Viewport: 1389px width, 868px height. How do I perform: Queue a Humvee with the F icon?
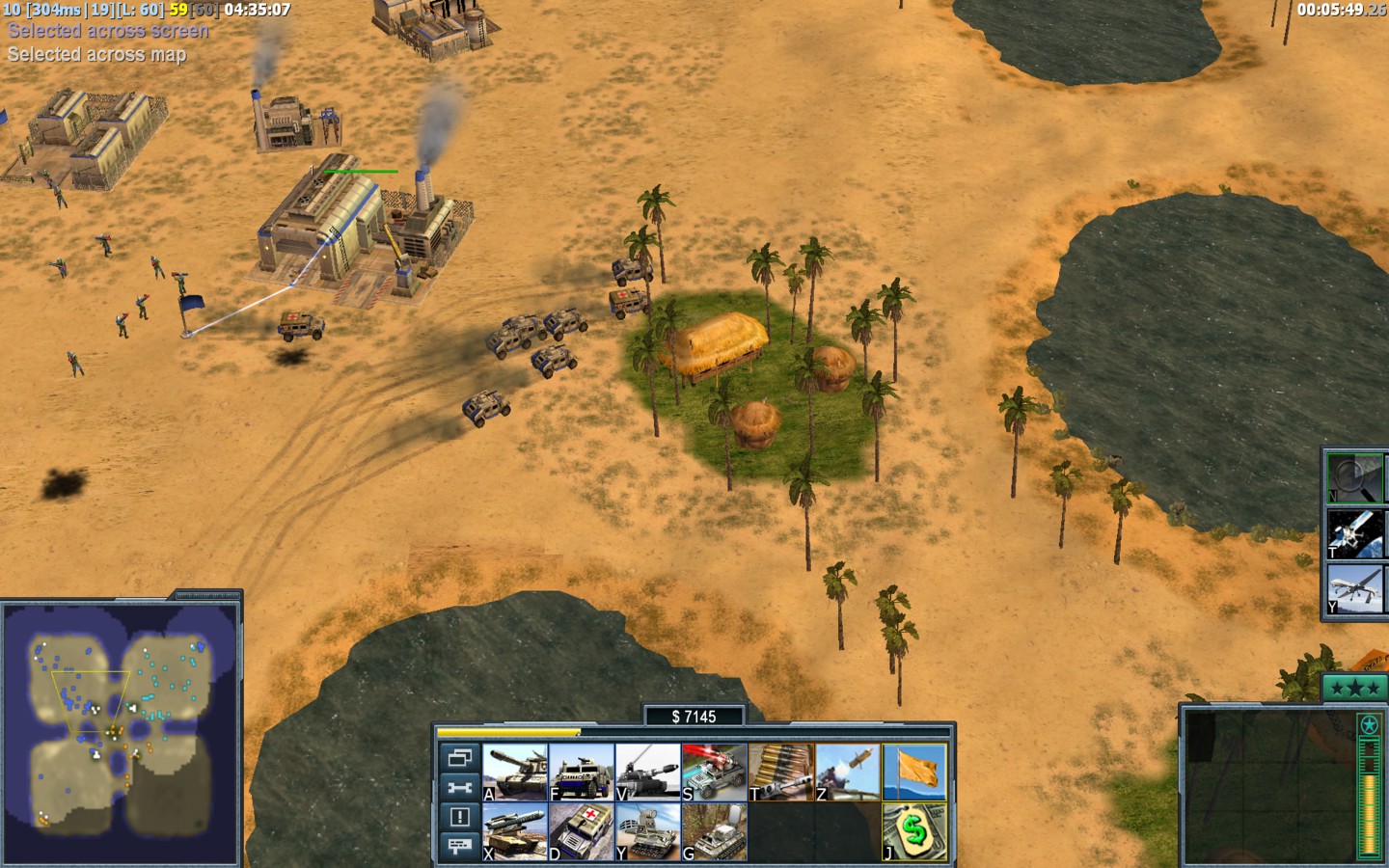click(x=582, y=772)
